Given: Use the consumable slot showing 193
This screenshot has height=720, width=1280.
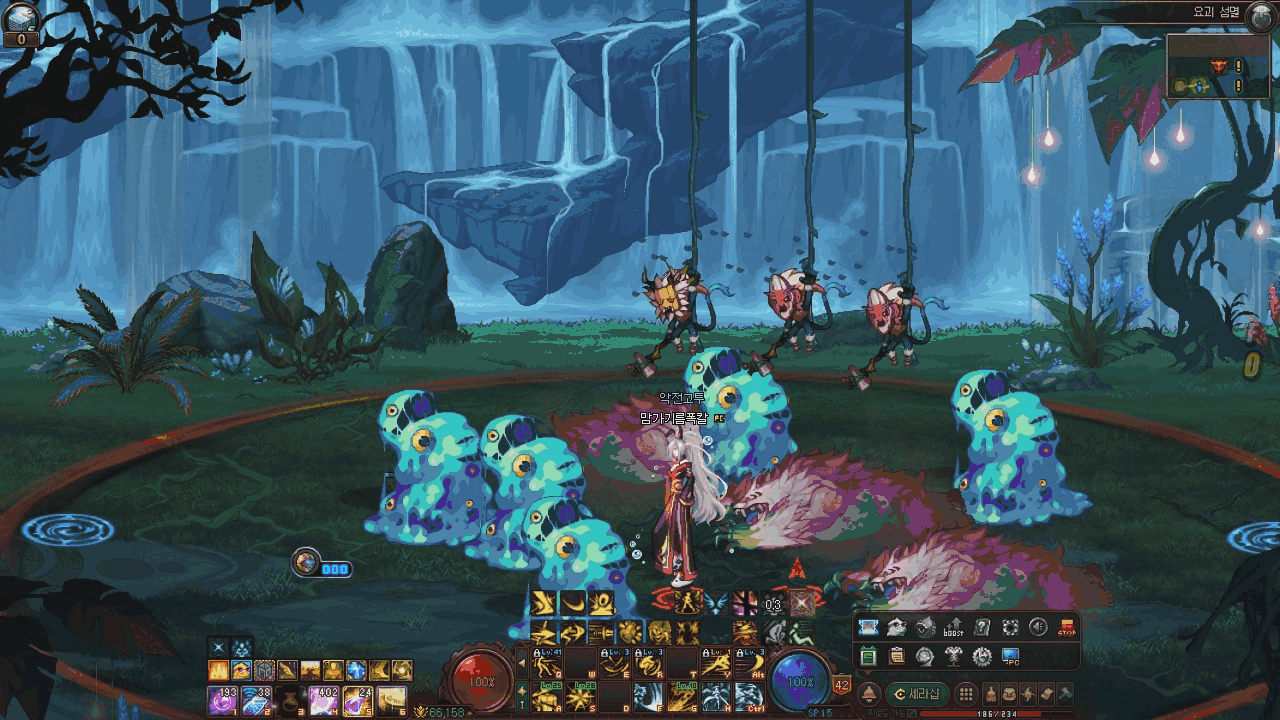Looking at the screenshot, I should [x=222, y=700].
